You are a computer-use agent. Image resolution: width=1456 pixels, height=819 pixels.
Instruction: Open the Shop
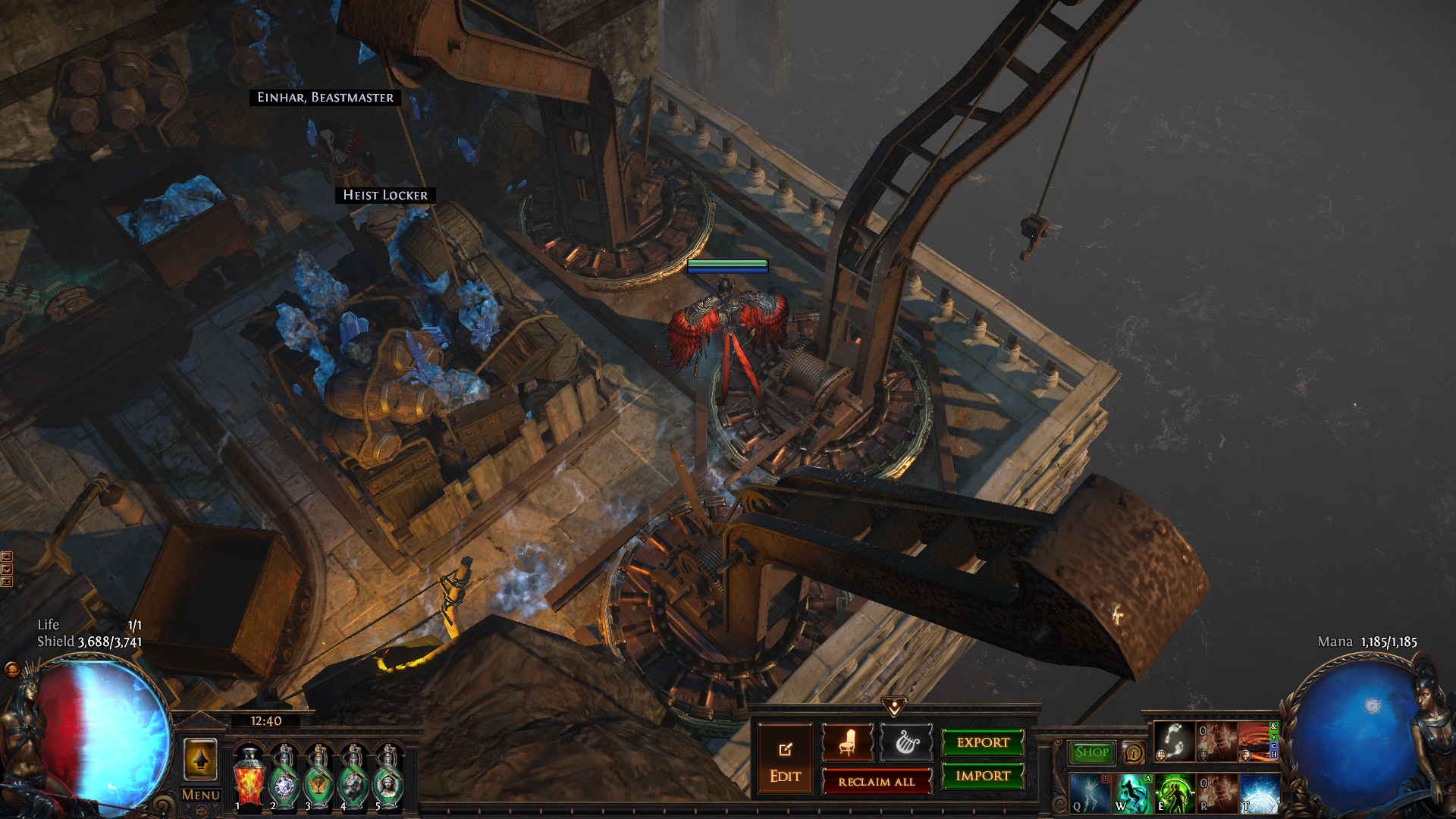tap(1092, 752)
